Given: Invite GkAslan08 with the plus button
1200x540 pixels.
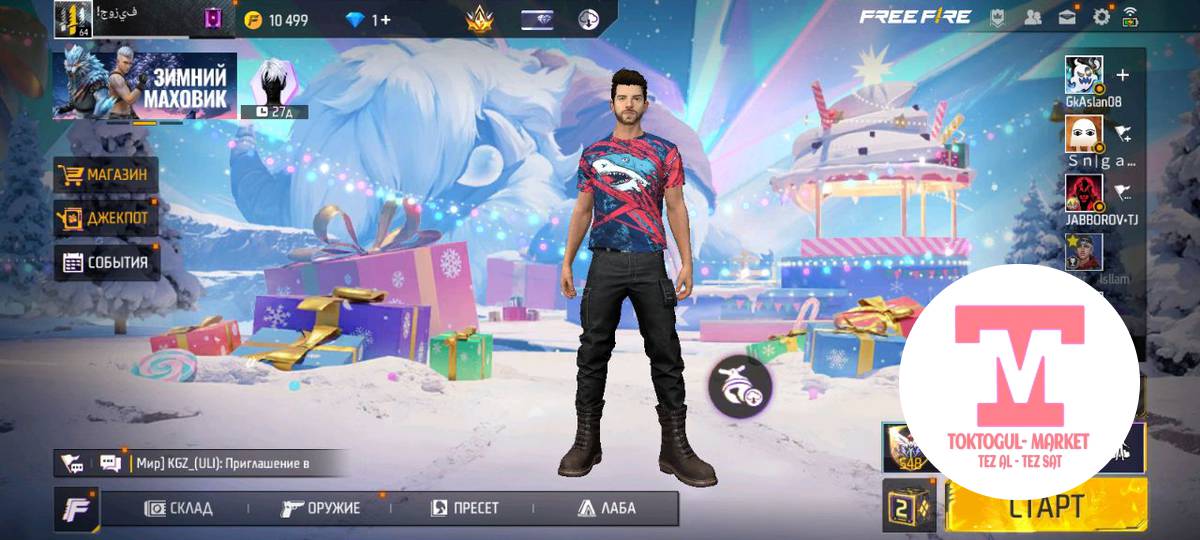Looking at the screenshot, I should [x=1122, y=75].
